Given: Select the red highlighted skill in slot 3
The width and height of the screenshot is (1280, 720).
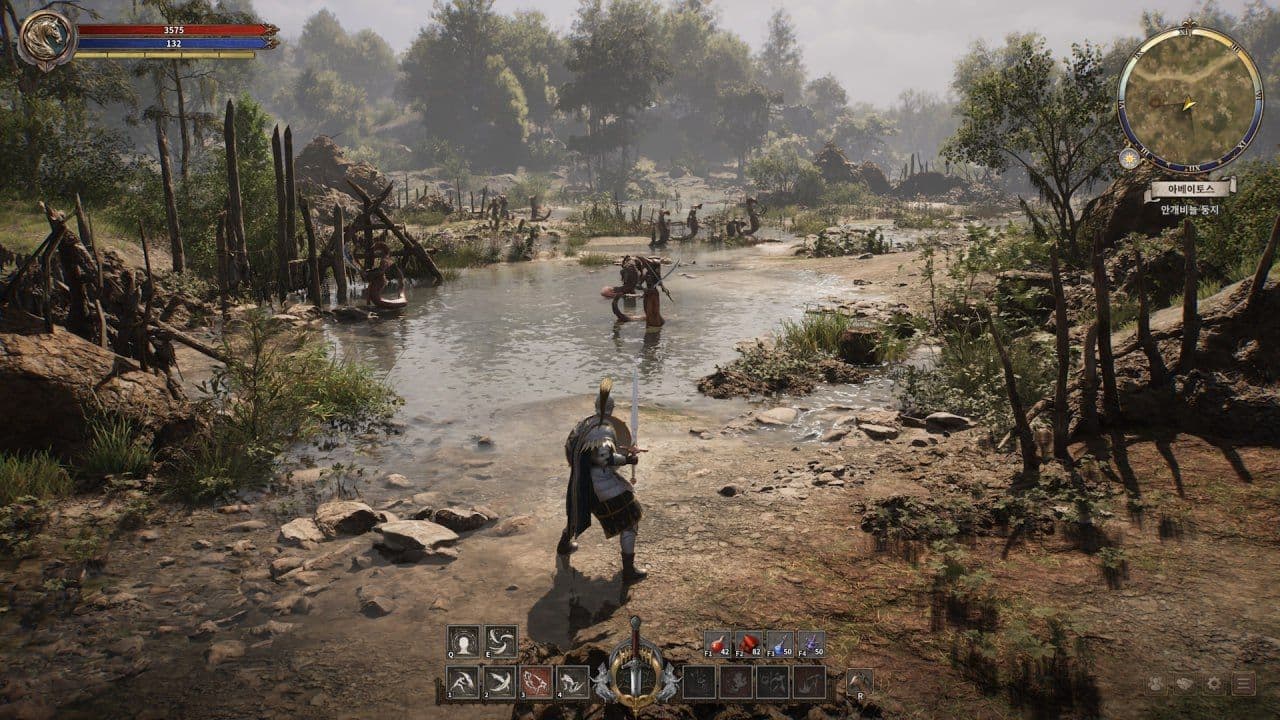Looking at the screenshot, I should 536,682.
